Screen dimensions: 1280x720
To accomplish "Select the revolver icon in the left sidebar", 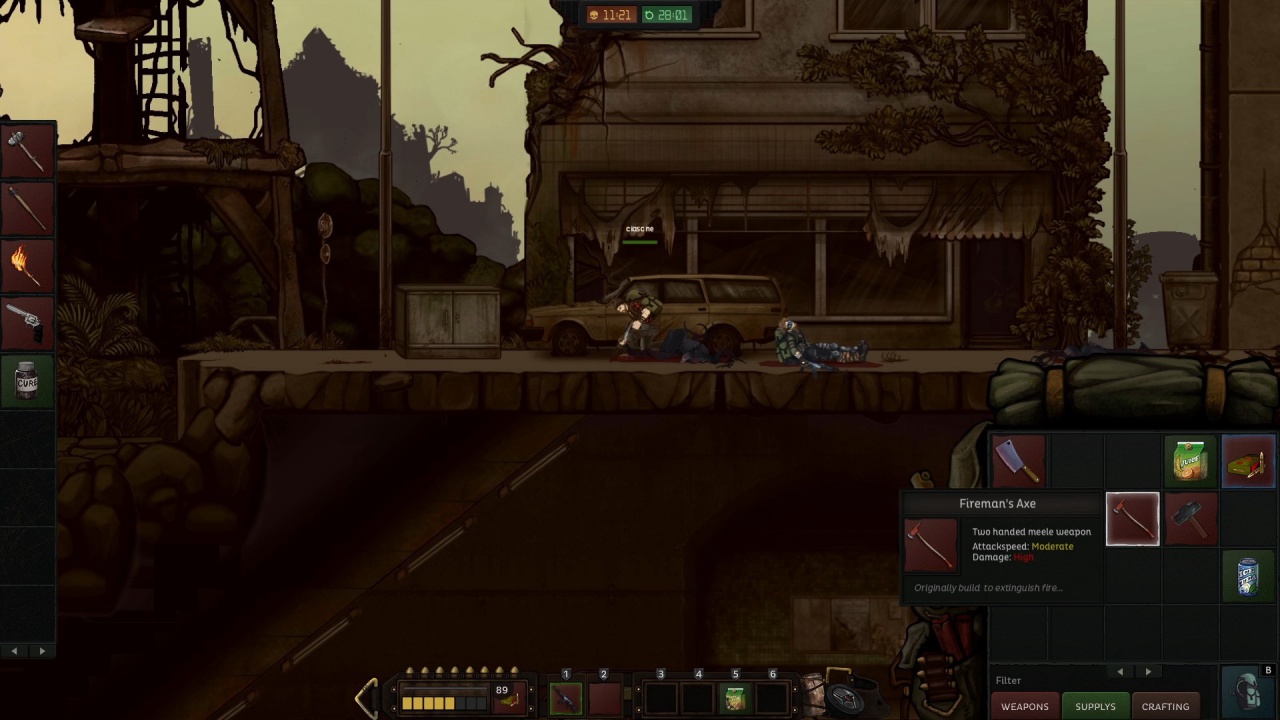I will click(27, 322).
